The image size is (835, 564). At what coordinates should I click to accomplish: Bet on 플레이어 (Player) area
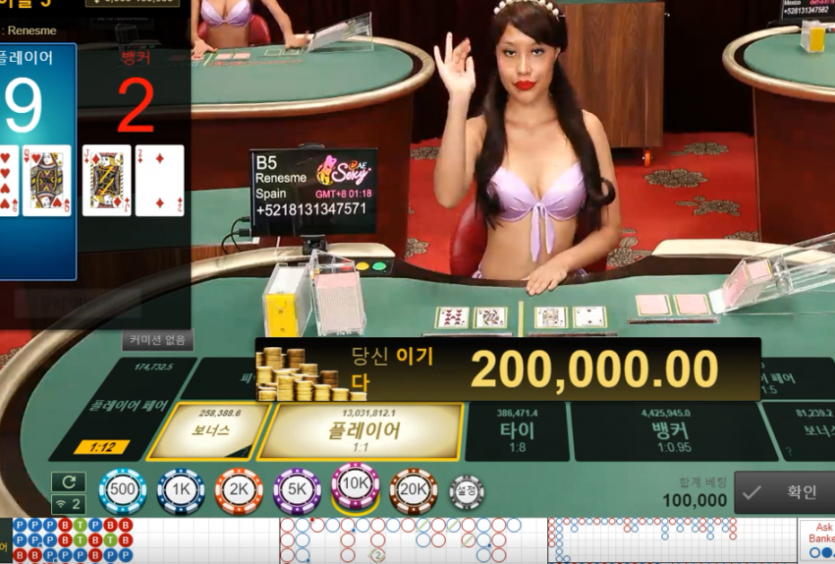coord(363,431)
